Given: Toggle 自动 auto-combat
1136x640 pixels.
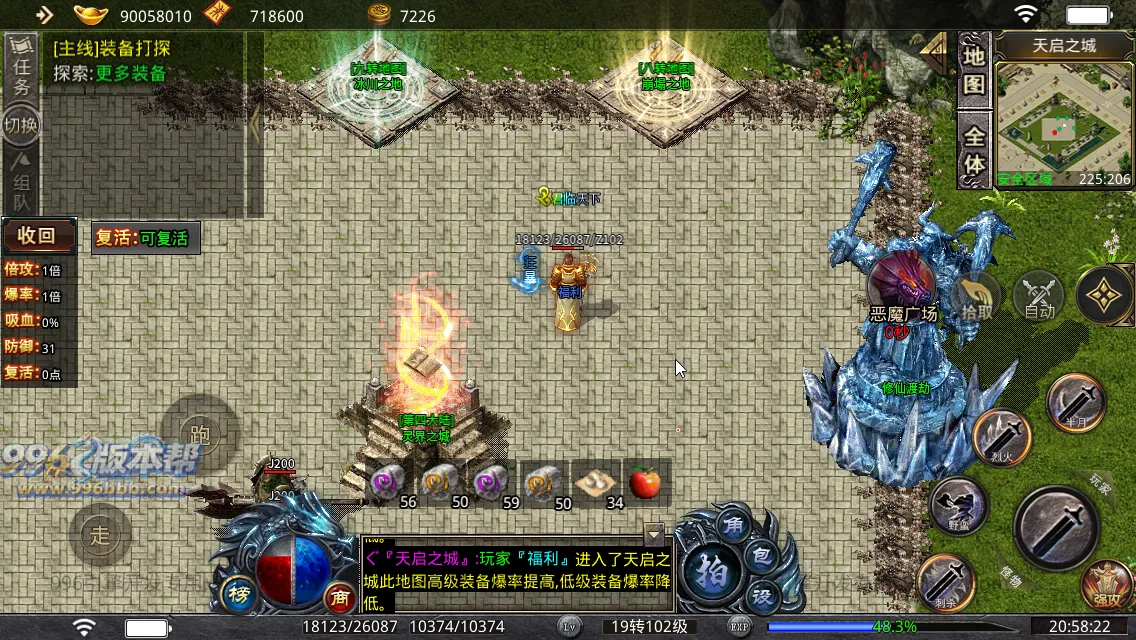Looking at the screenshot, I should (x=1040, y=297).
